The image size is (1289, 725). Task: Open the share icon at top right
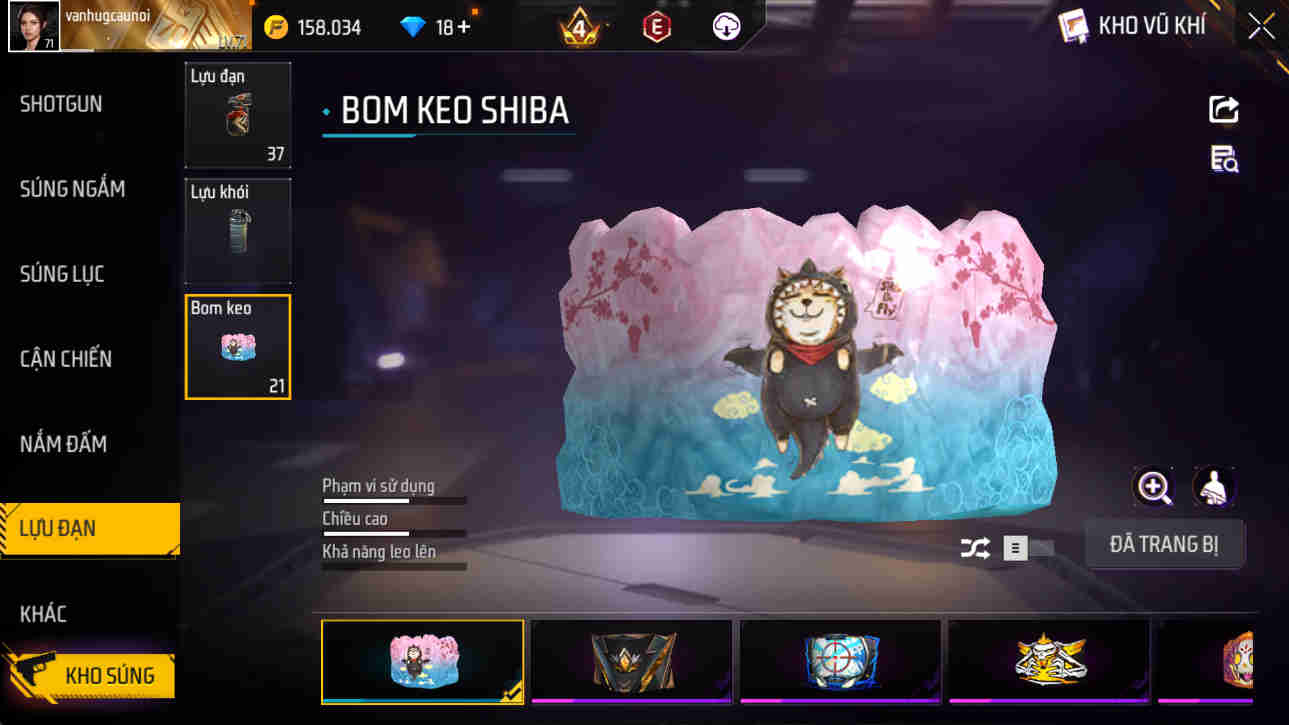[x=1224, y=109]
